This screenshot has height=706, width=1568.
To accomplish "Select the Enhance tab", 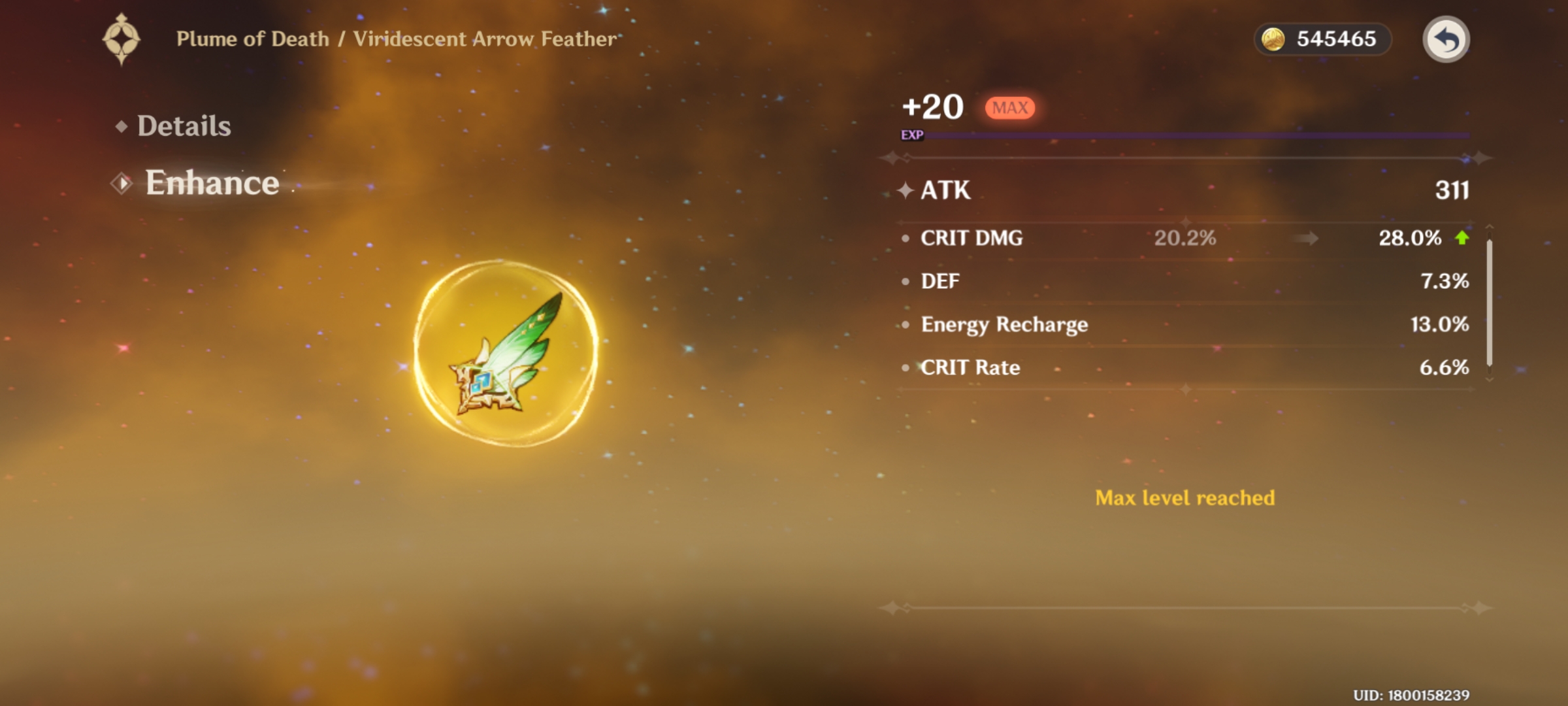I will [210, 183].
